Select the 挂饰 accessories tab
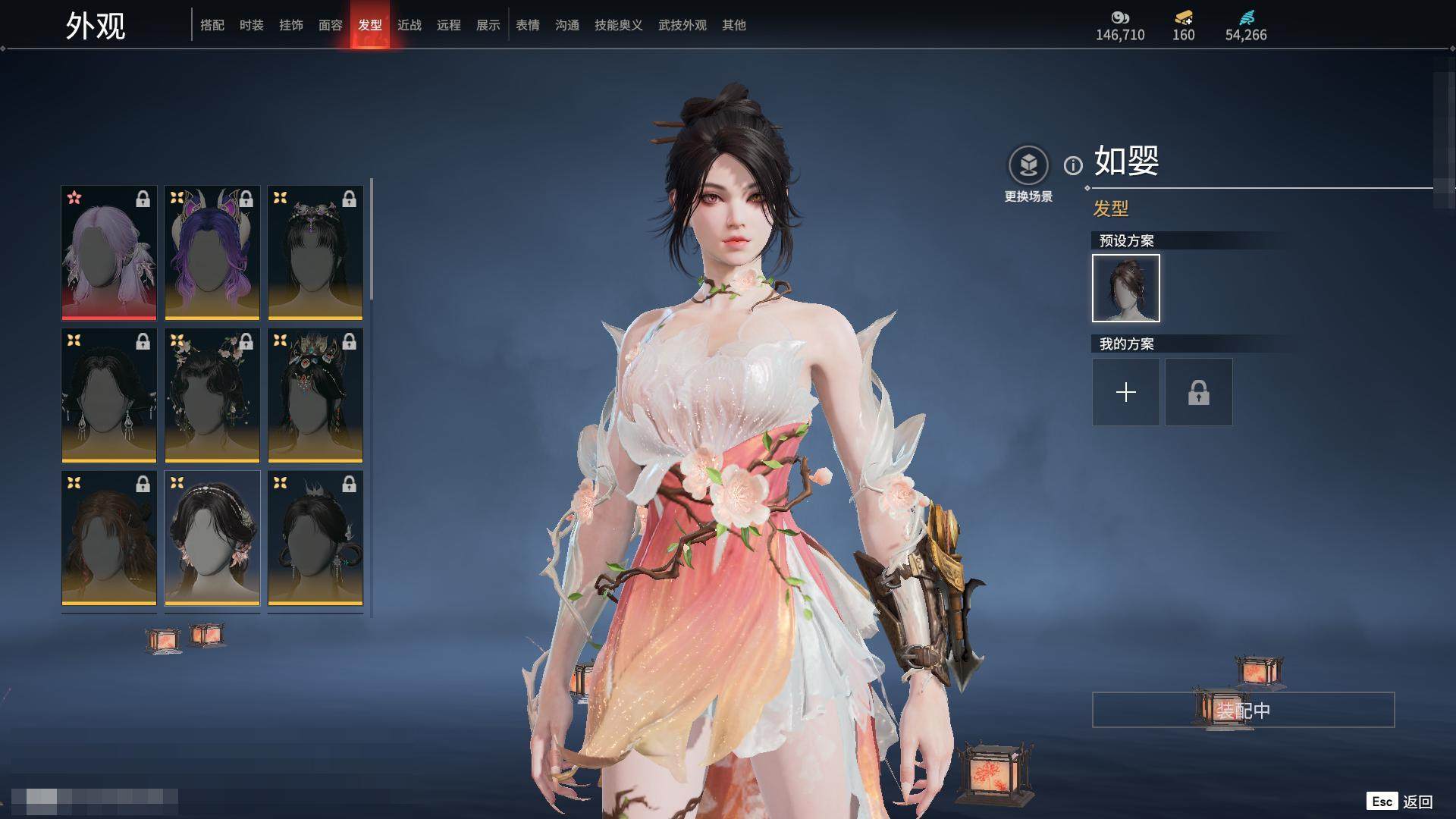 click(291, 25)
